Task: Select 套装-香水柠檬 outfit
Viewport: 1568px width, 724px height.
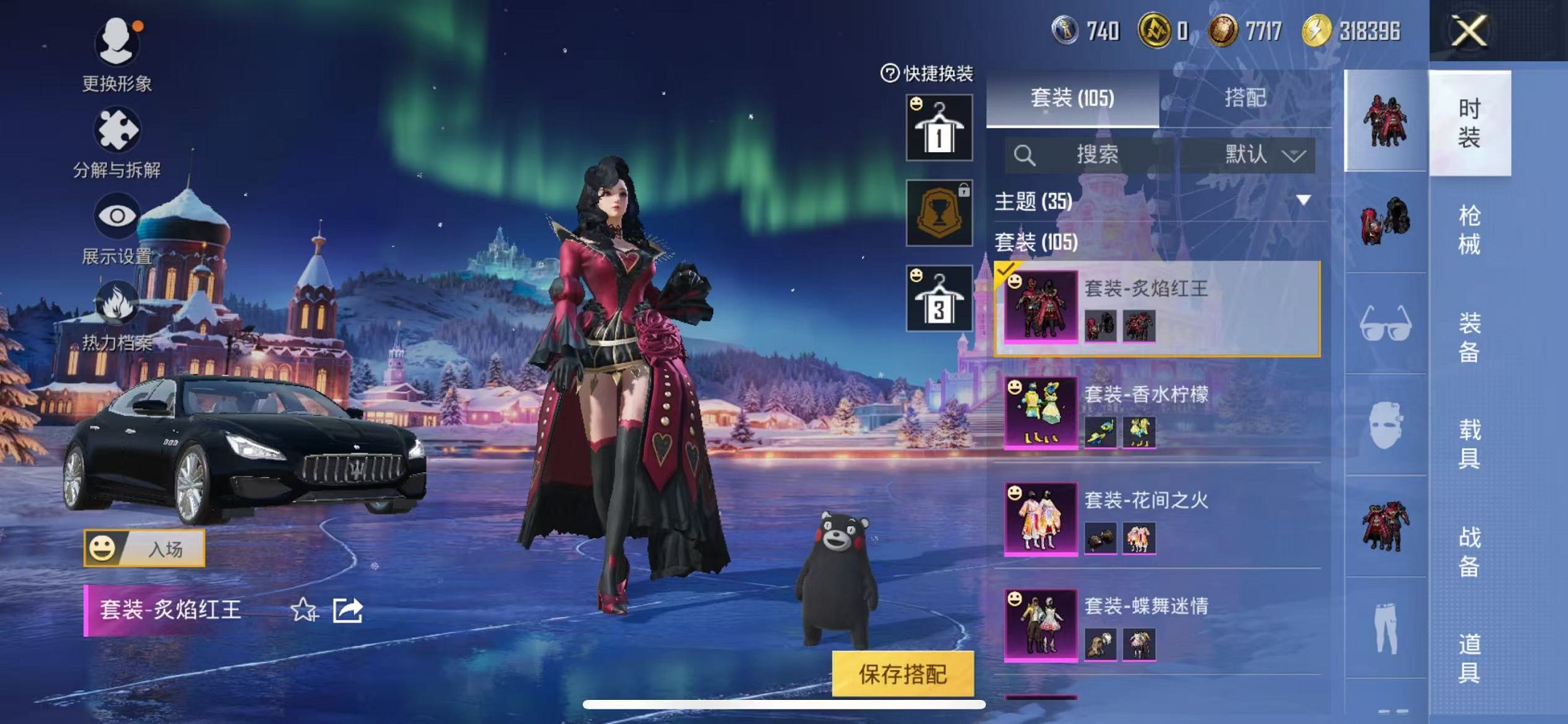Action: pos(1157,412)
